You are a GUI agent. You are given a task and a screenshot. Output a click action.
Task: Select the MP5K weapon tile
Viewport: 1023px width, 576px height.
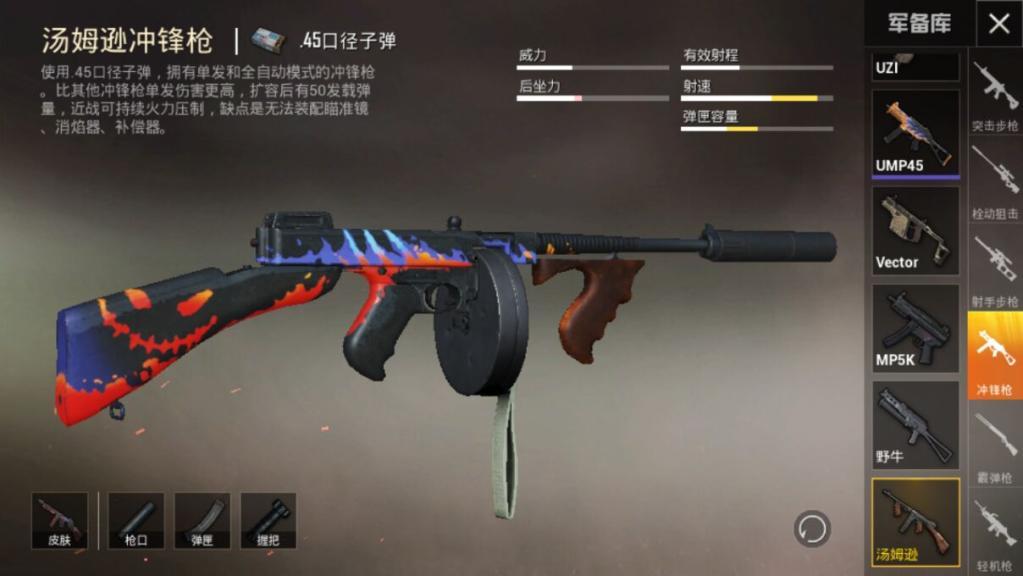point(915,328)
